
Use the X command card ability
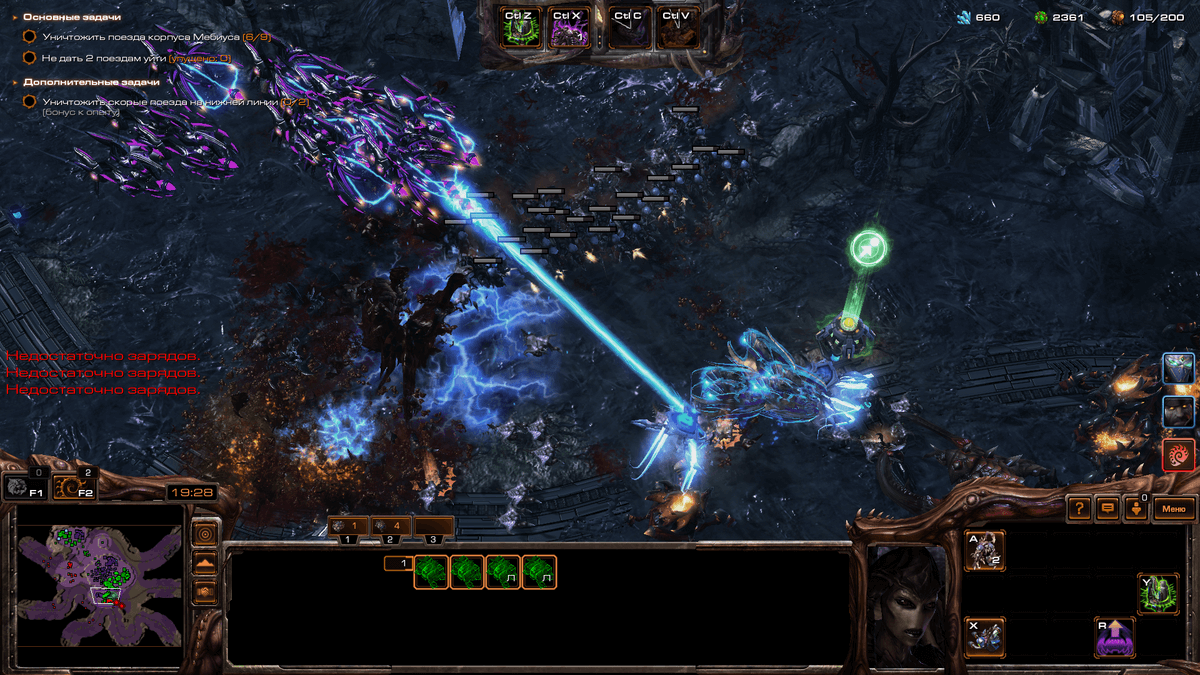[x=985, y=636]
